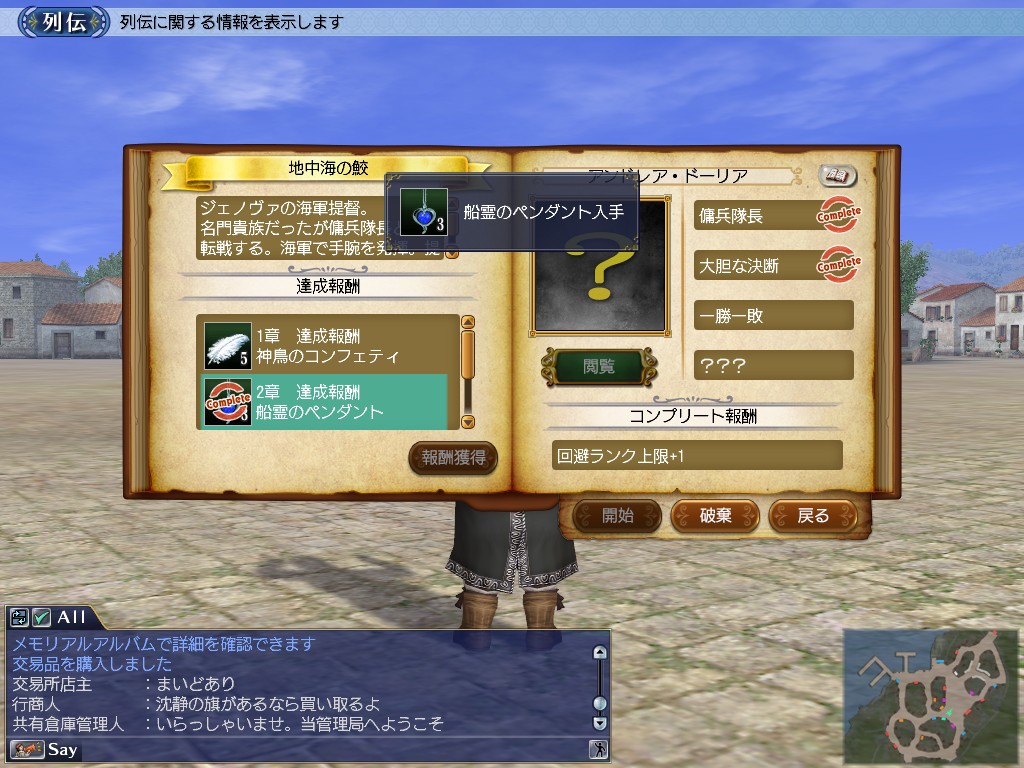Screen dimensions: 1024x768
Task: Select the locked ??? chapter entry
Action: pyautogui.click(x=772, y=365)
